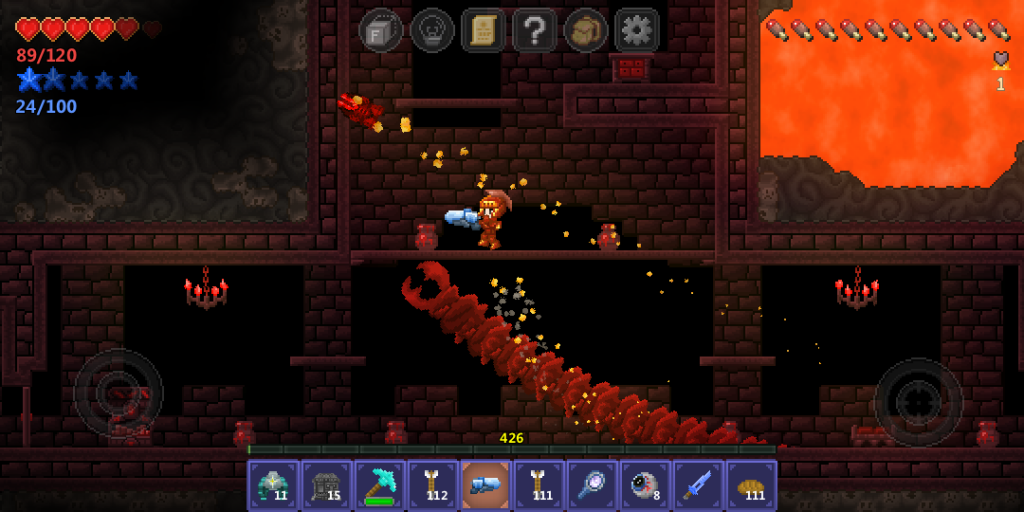Select the bread stack of 111

(x=751, y=485)
